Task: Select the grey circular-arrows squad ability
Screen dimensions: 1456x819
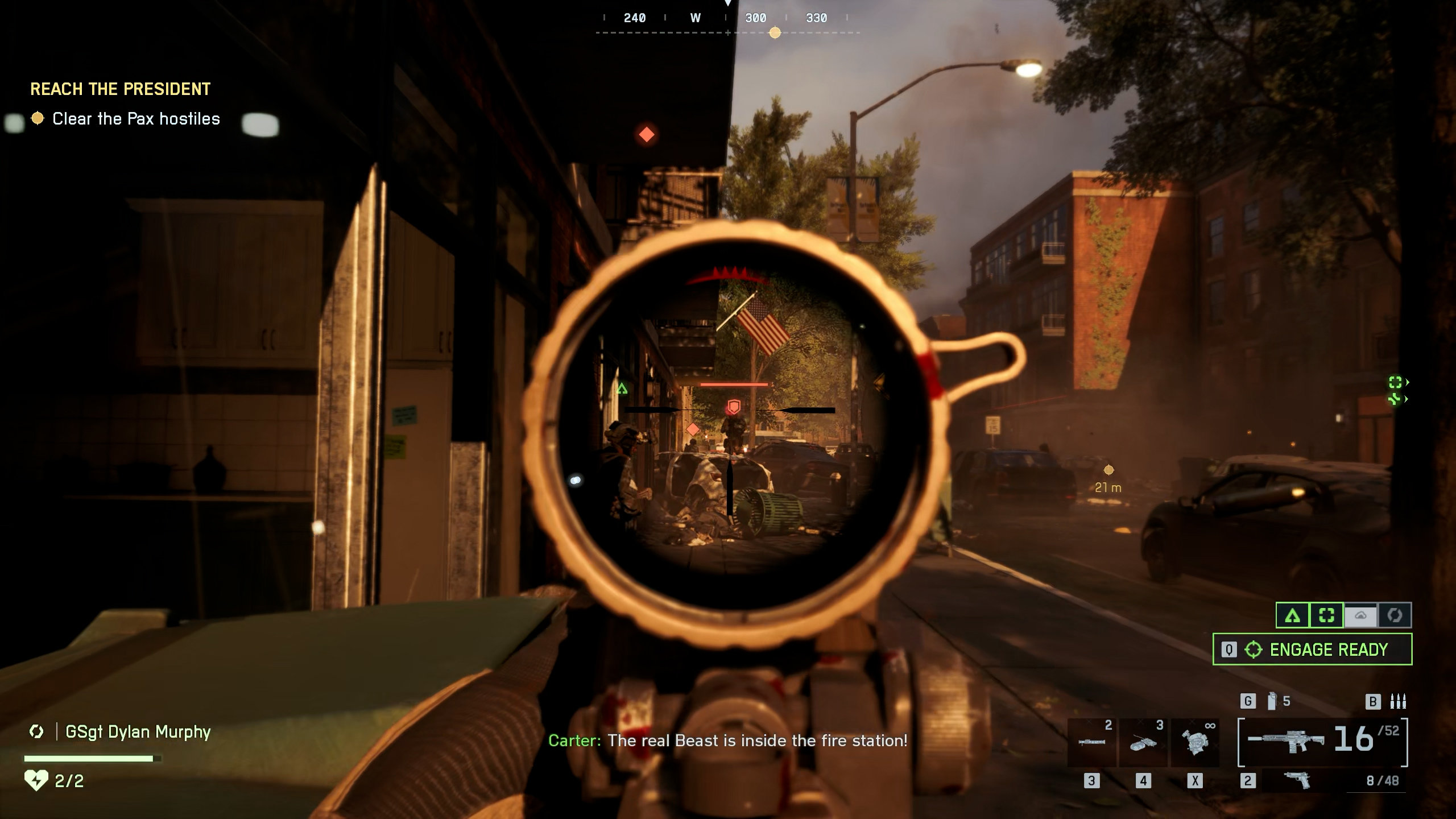Action: point(1395,615)
